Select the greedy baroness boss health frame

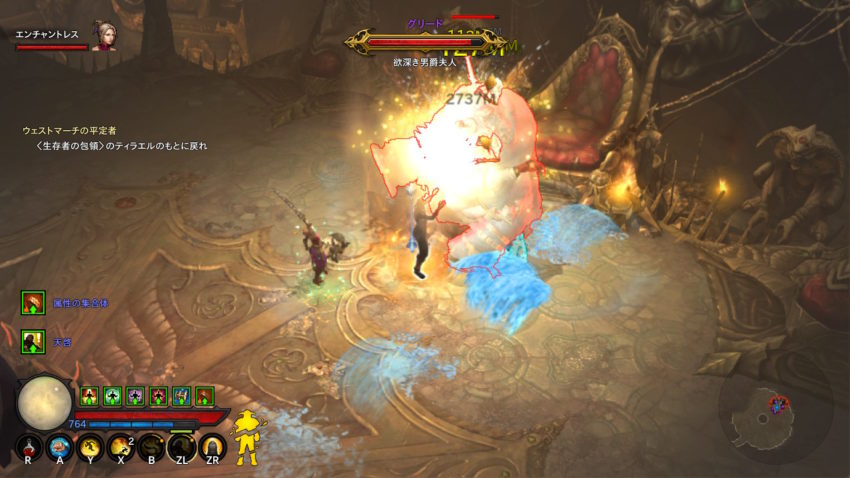[425, 43]
